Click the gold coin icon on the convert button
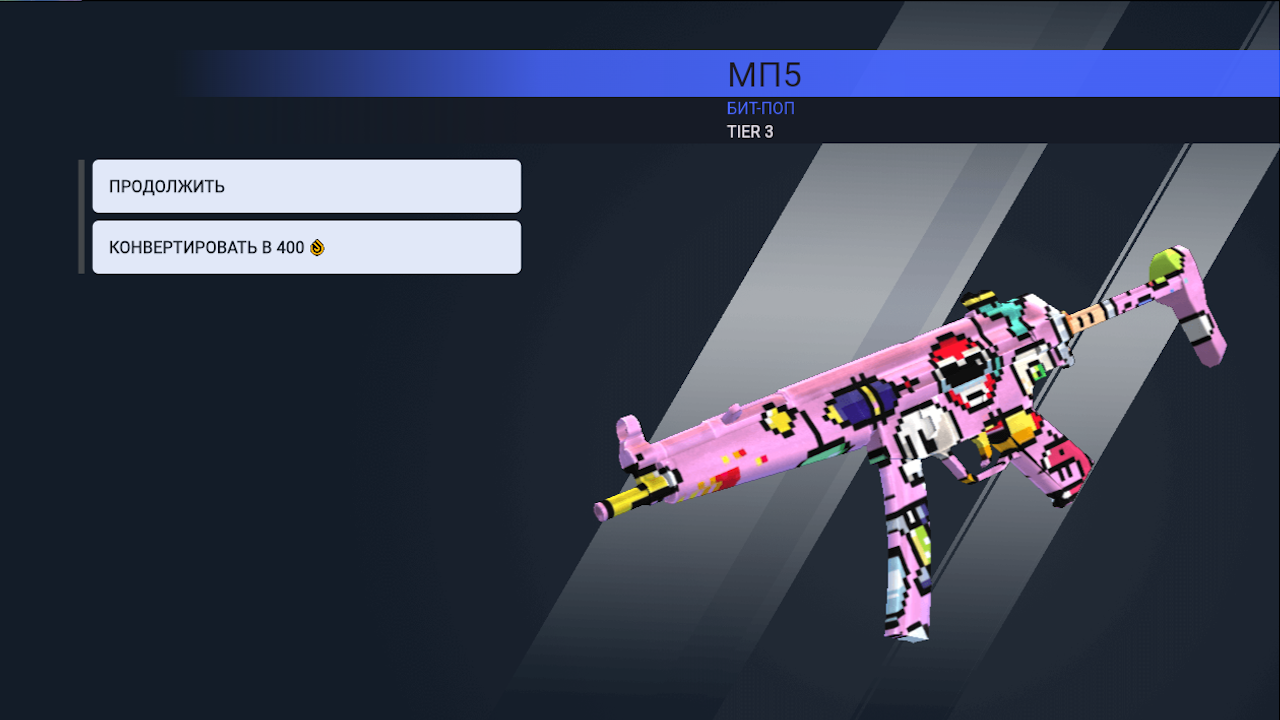Screen dimensions: 1280x720 click(317, 247)
